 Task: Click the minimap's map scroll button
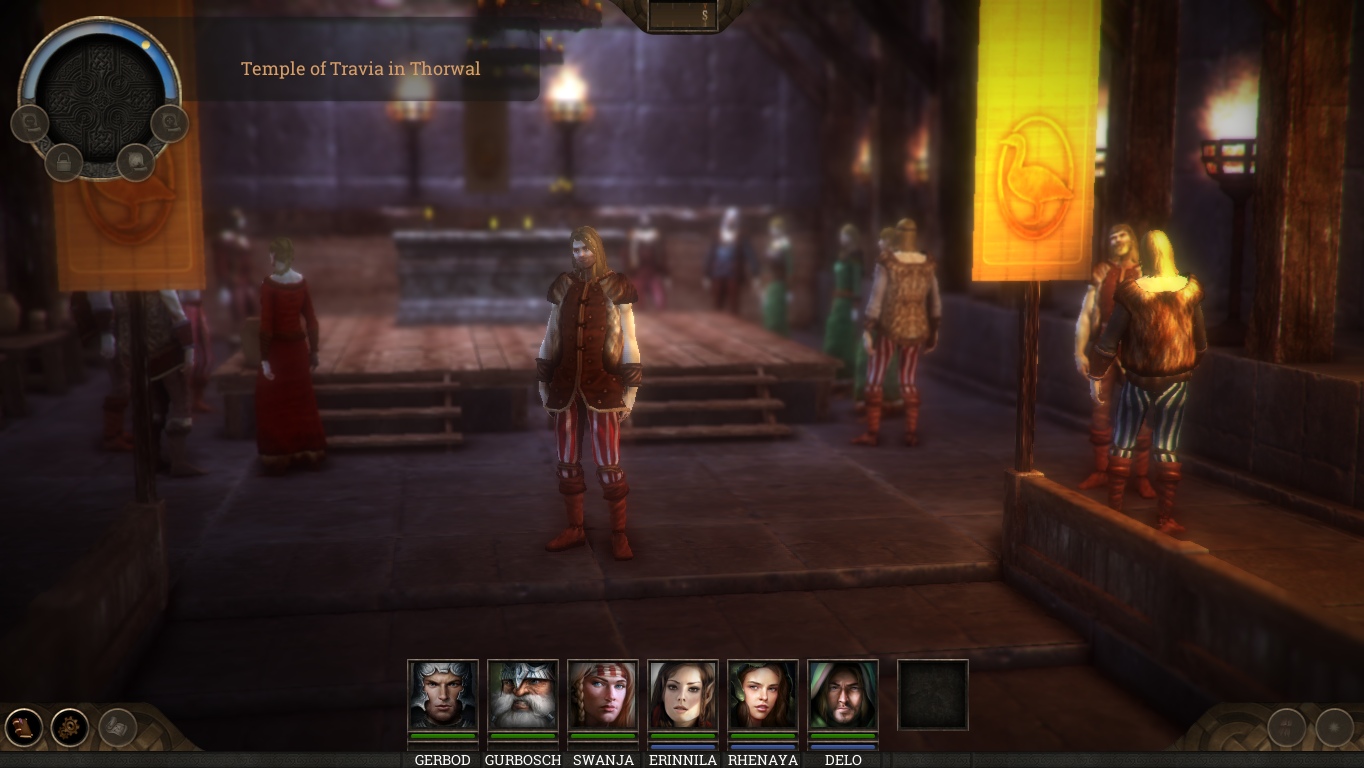pos(135,162)
